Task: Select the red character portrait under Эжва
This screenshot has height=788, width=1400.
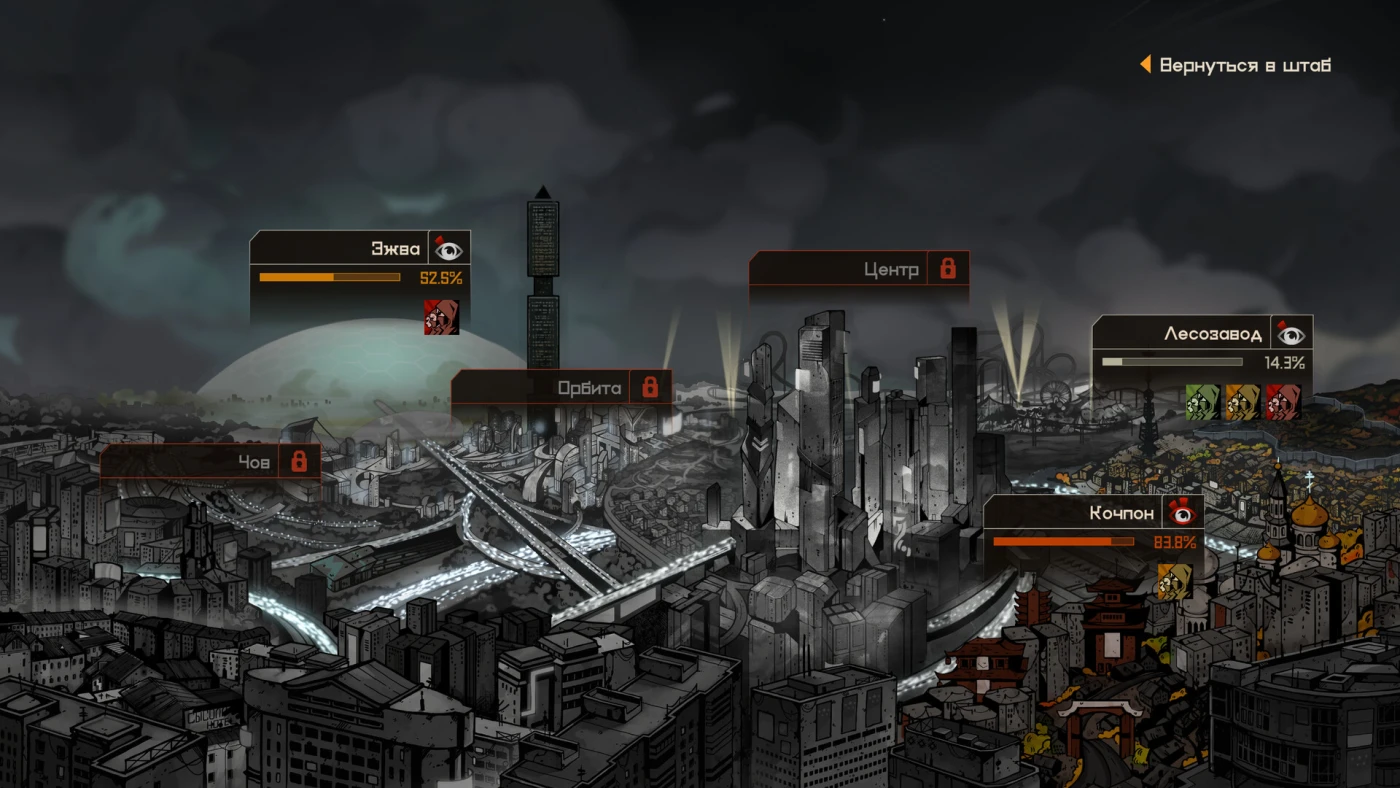Action: point(441,317)
